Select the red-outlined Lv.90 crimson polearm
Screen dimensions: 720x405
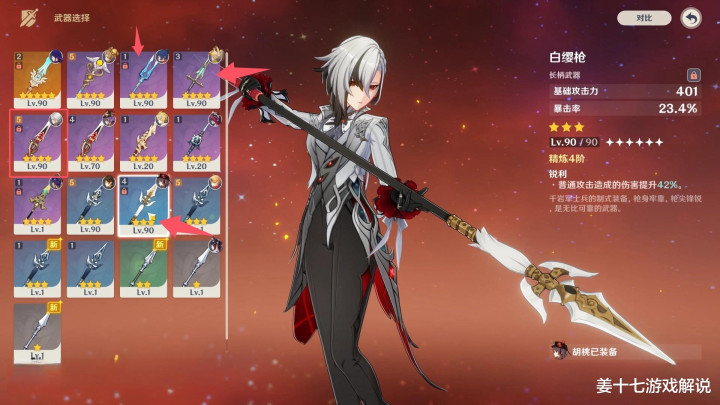(37, 141)
